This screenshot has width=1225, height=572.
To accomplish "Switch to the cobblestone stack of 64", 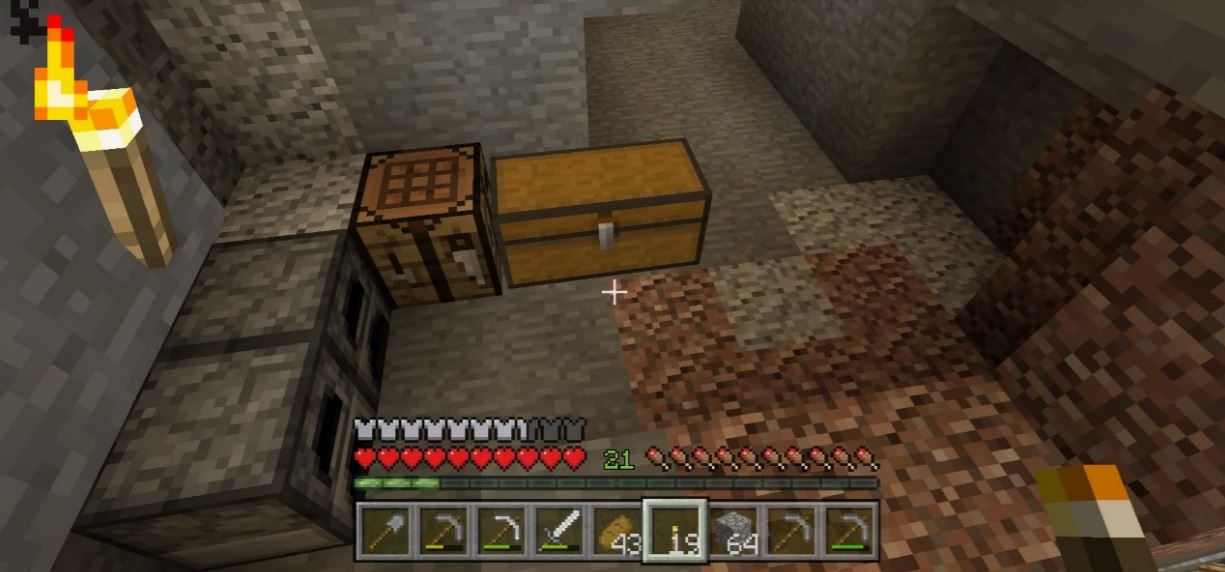I will pos(734,530).
